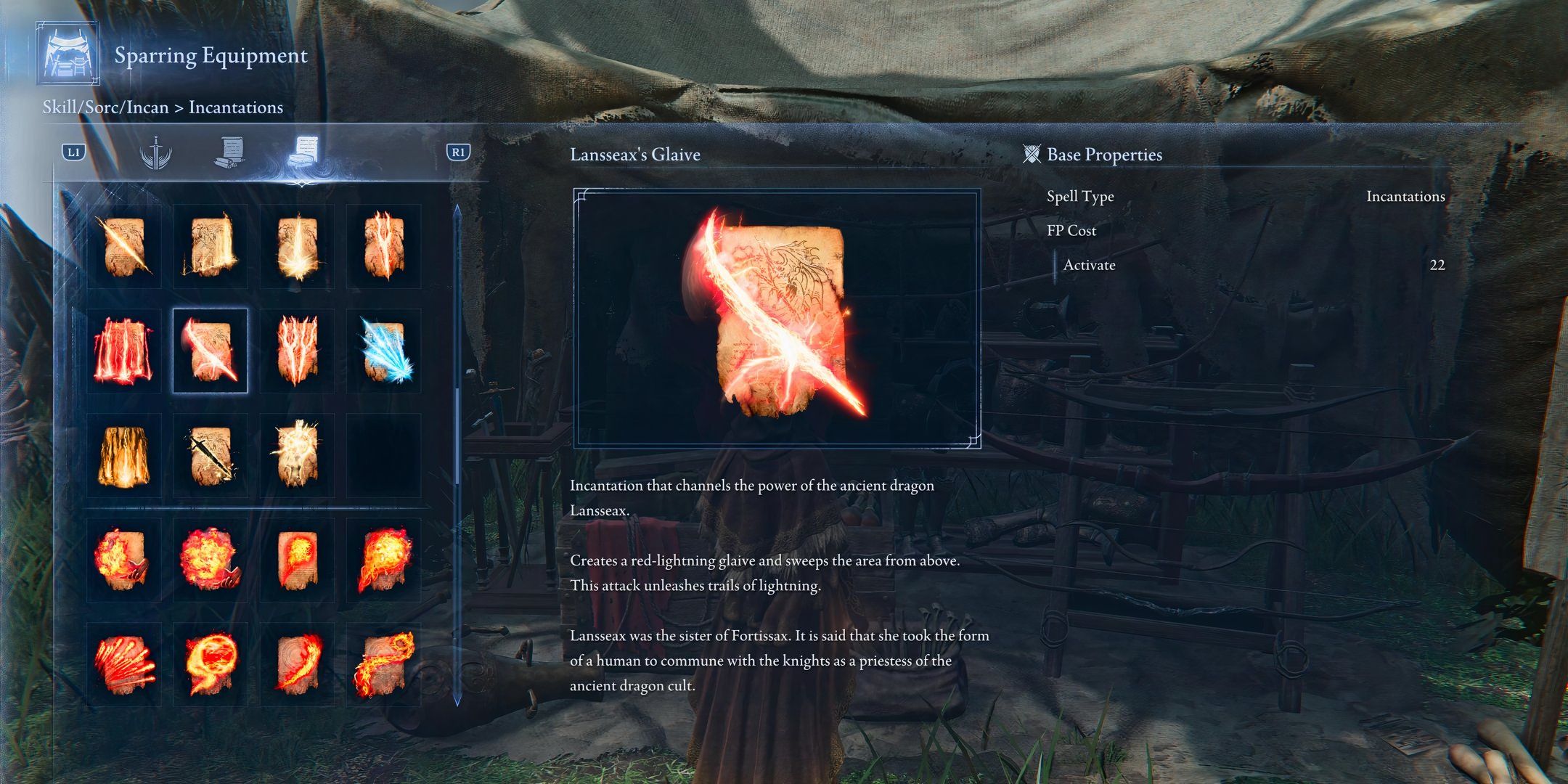Select the red fire claw streaks incantation
Viewport: 1568px width, 784px height.
(x=124, y=664)
